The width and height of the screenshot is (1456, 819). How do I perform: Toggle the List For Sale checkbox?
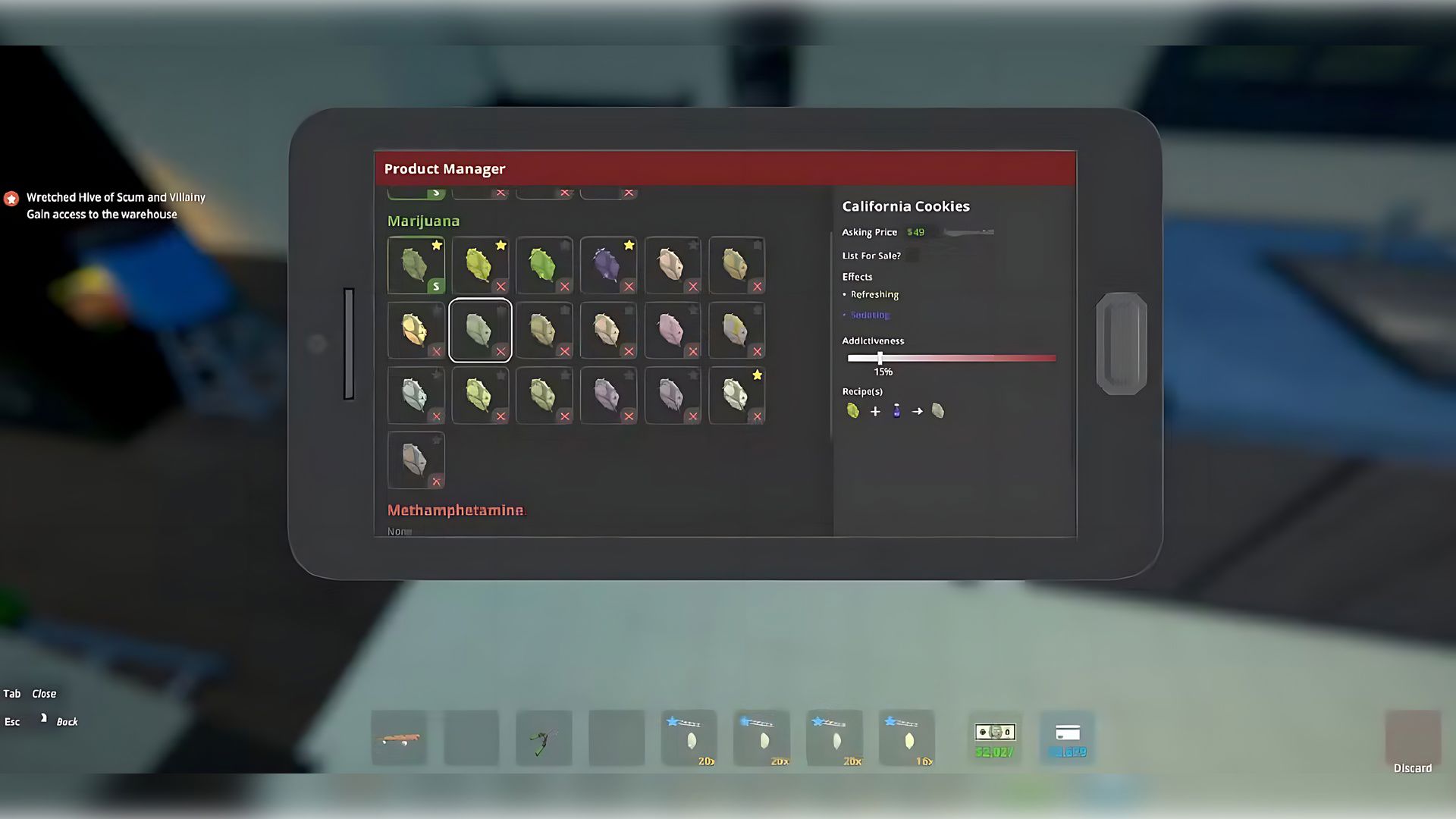pyautogui.click(x=912, y=256)
